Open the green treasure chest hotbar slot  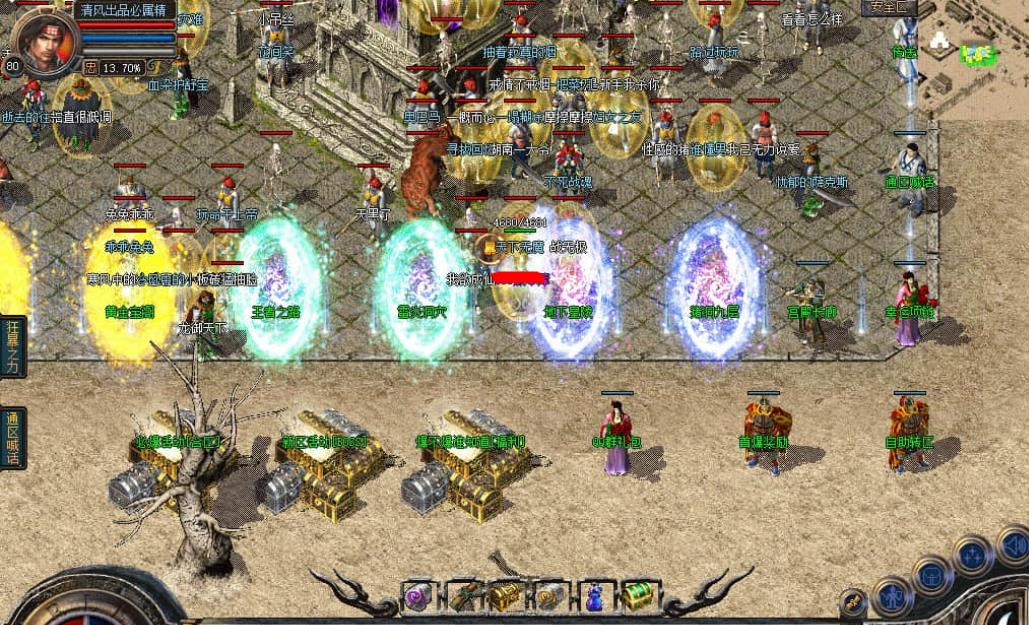pyautogui.click(x=637, y=597)
